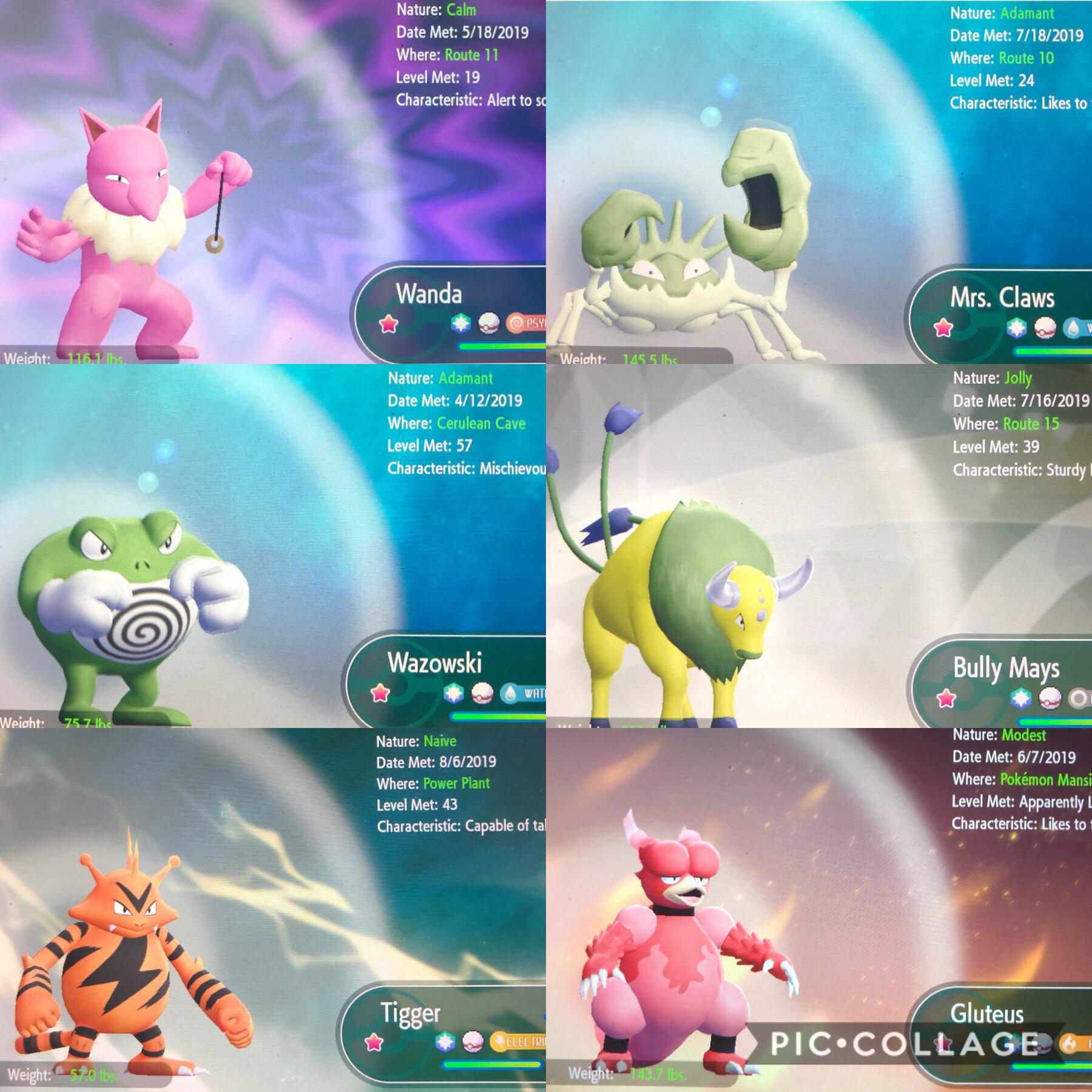Select the Gluteus summary panel
Viewport: 1092px width, 1092px height.
819,910
